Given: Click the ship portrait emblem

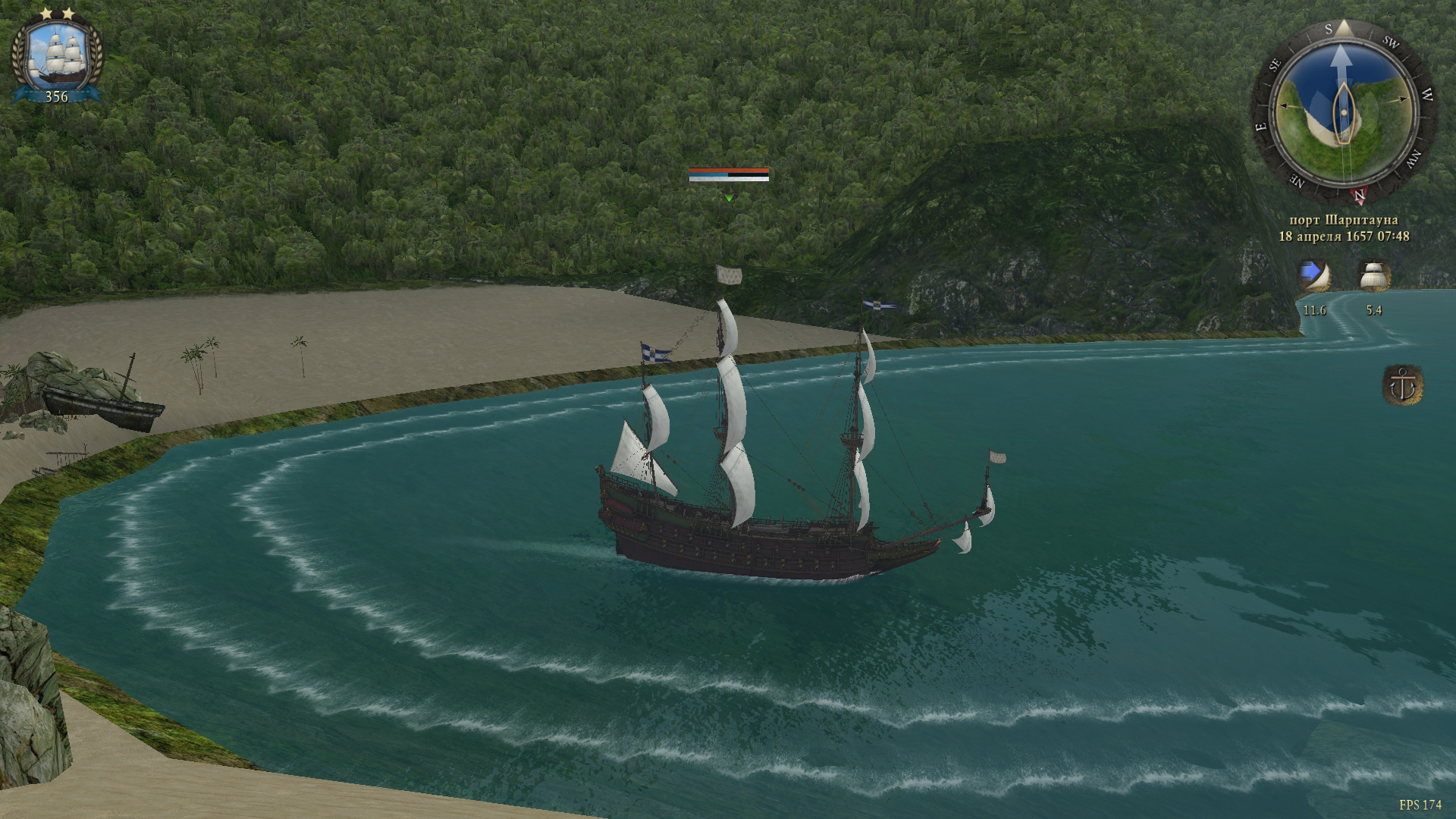Looking at the screenshot, I should click(x=57, y=55).
